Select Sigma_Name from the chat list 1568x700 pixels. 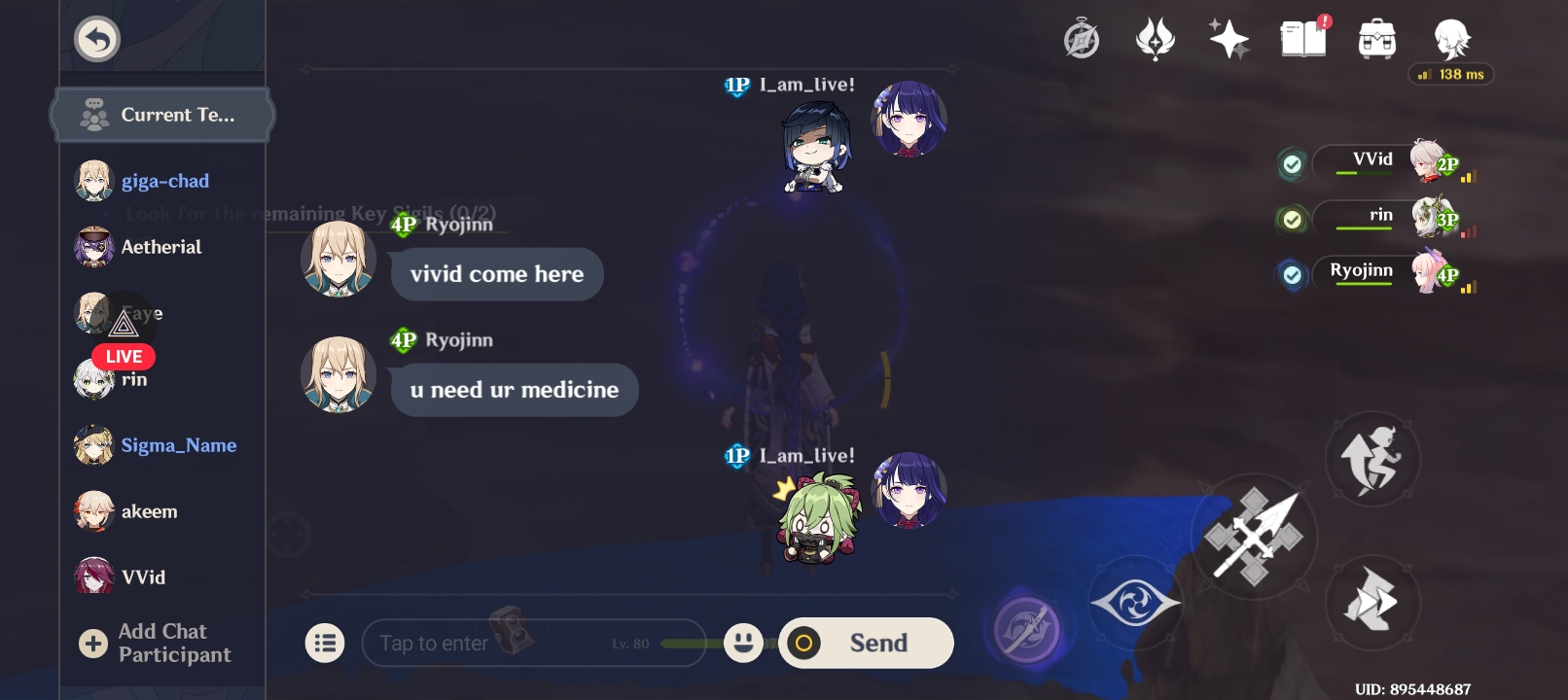[179, 445]
